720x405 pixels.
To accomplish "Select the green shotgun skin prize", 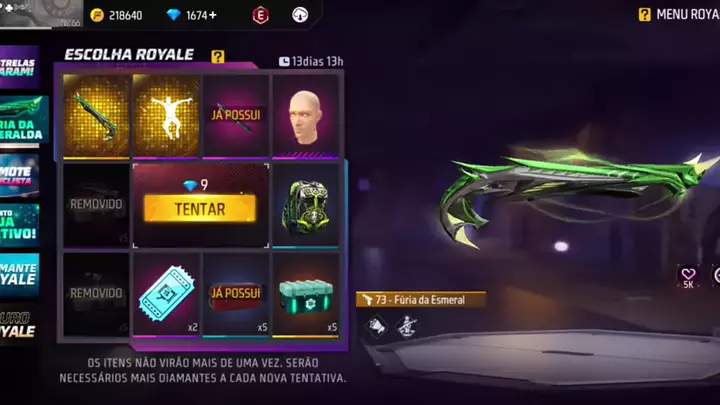I will pyautogui.click(x=97, y=114).
